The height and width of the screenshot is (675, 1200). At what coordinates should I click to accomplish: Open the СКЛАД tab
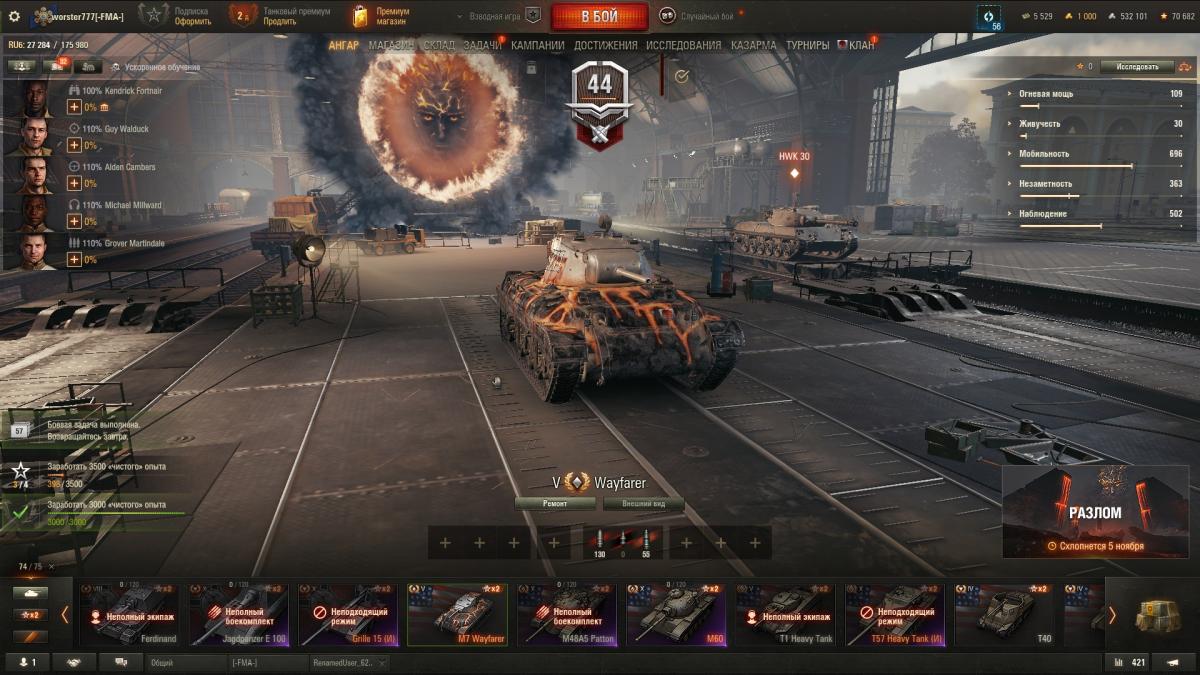tap(439, 45)
